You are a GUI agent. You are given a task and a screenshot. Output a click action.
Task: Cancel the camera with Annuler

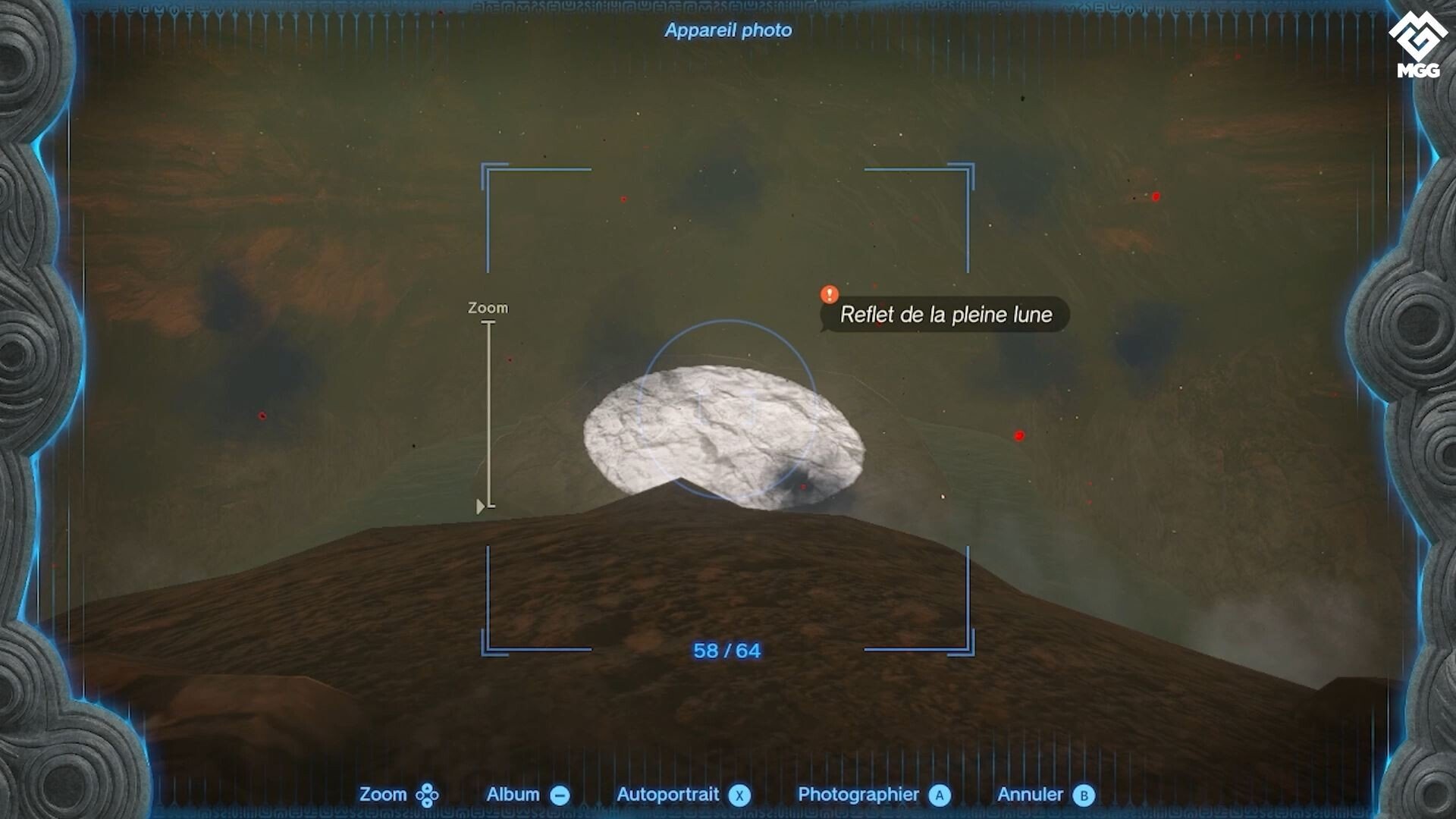click(1030, 794)
